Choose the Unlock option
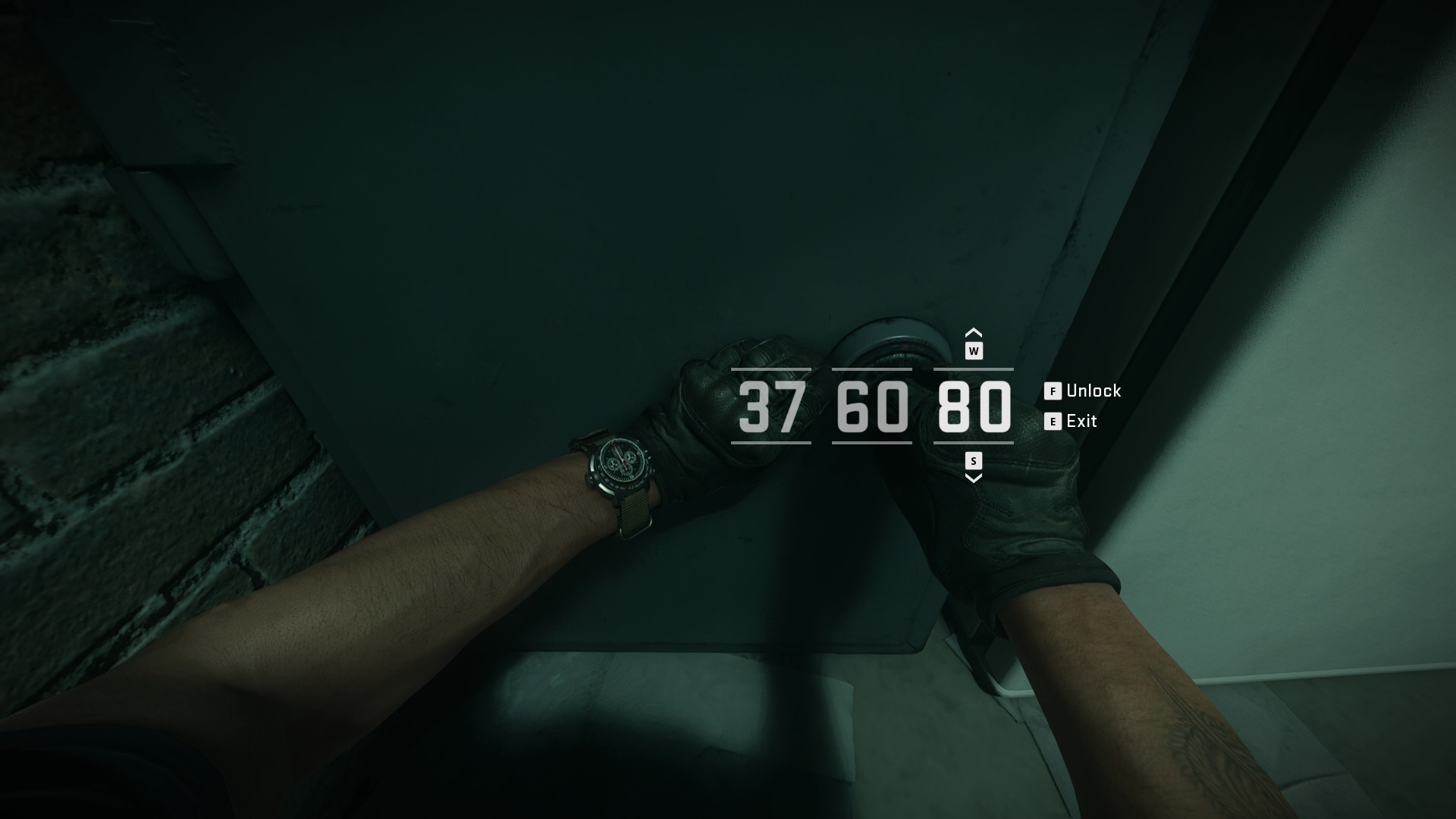This screenshot has height=819, width=1456. pos(1094,391)
